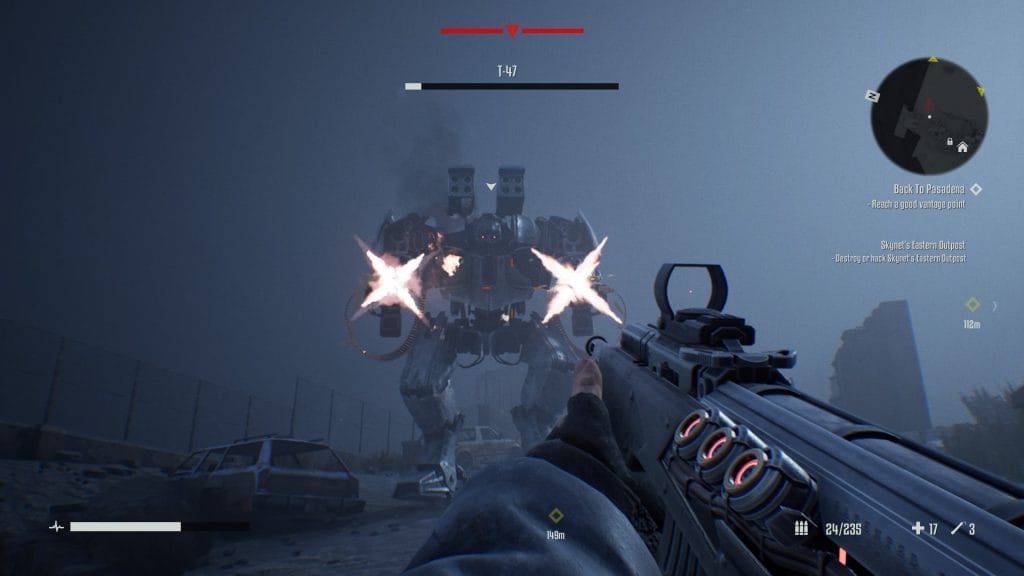Use the medkit cross icon
1024x576 pixels.
(918, 528)
